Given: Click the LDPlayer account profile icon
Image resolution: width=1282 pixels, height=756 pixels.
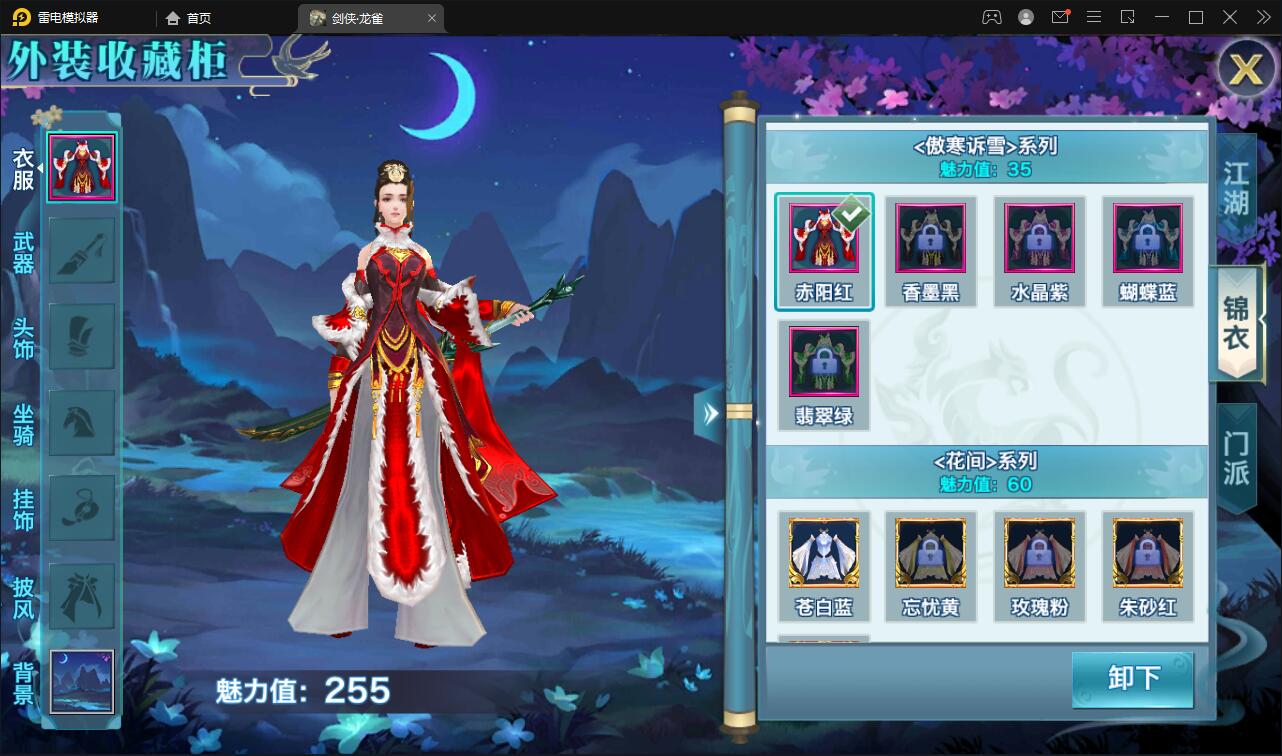Looking at the screenshot, I should click(1024, 17).
